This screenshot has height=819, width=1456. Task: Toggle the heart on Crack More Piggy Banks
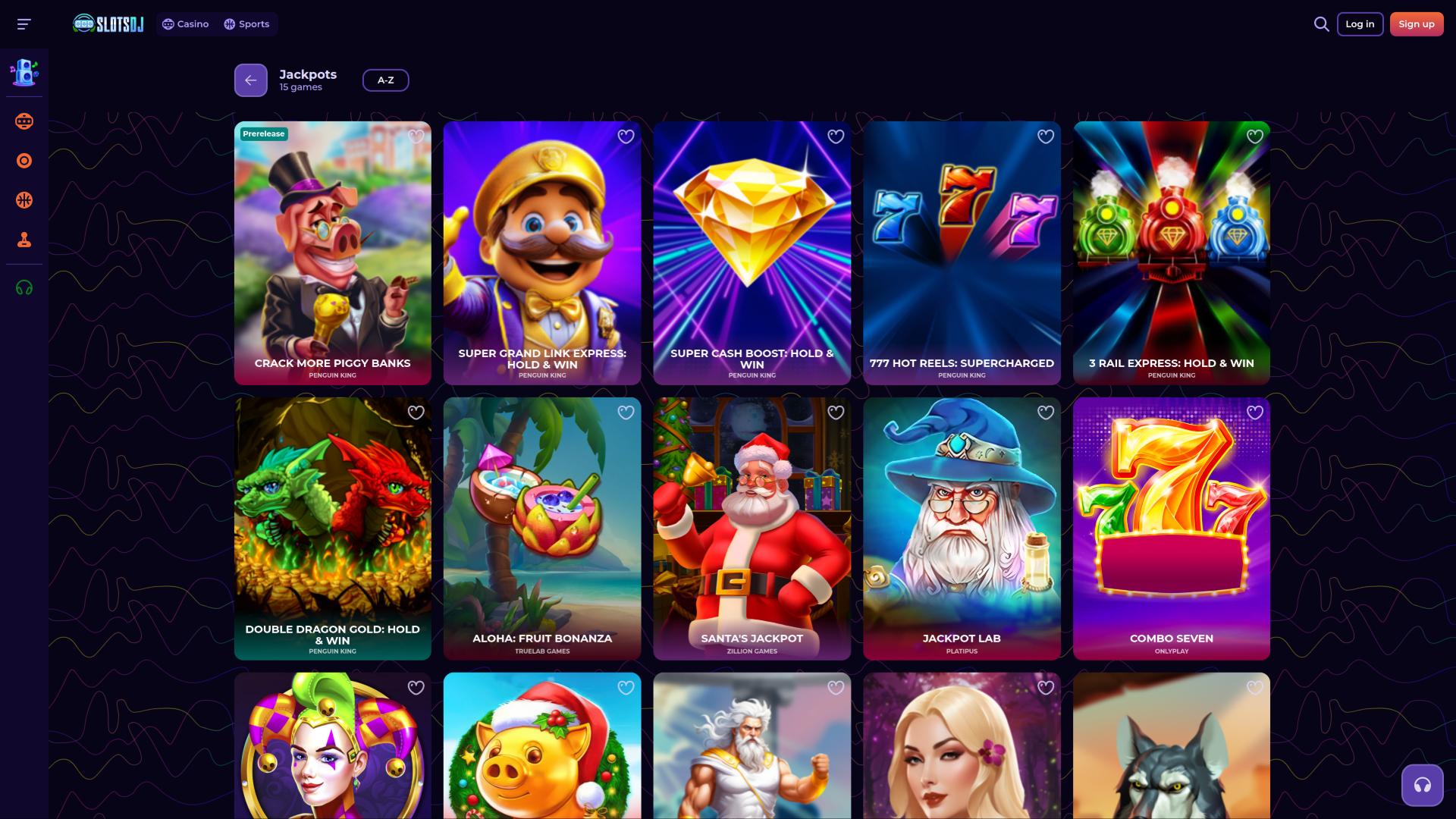pyautogui.click(x=416, y=136)
